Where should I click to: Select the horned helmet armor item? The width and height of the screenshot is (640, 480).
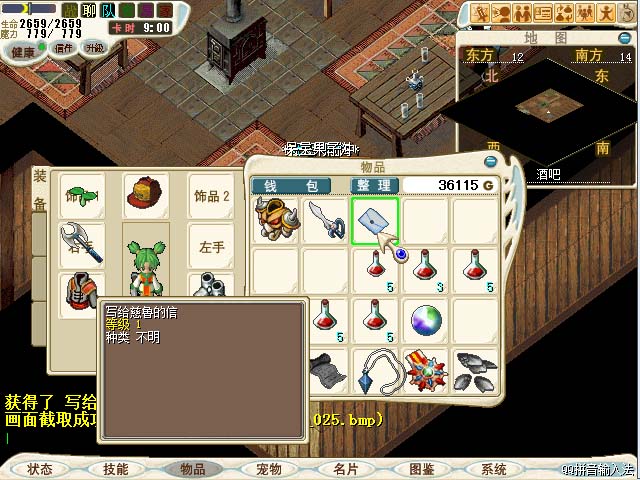click(275, 220)
